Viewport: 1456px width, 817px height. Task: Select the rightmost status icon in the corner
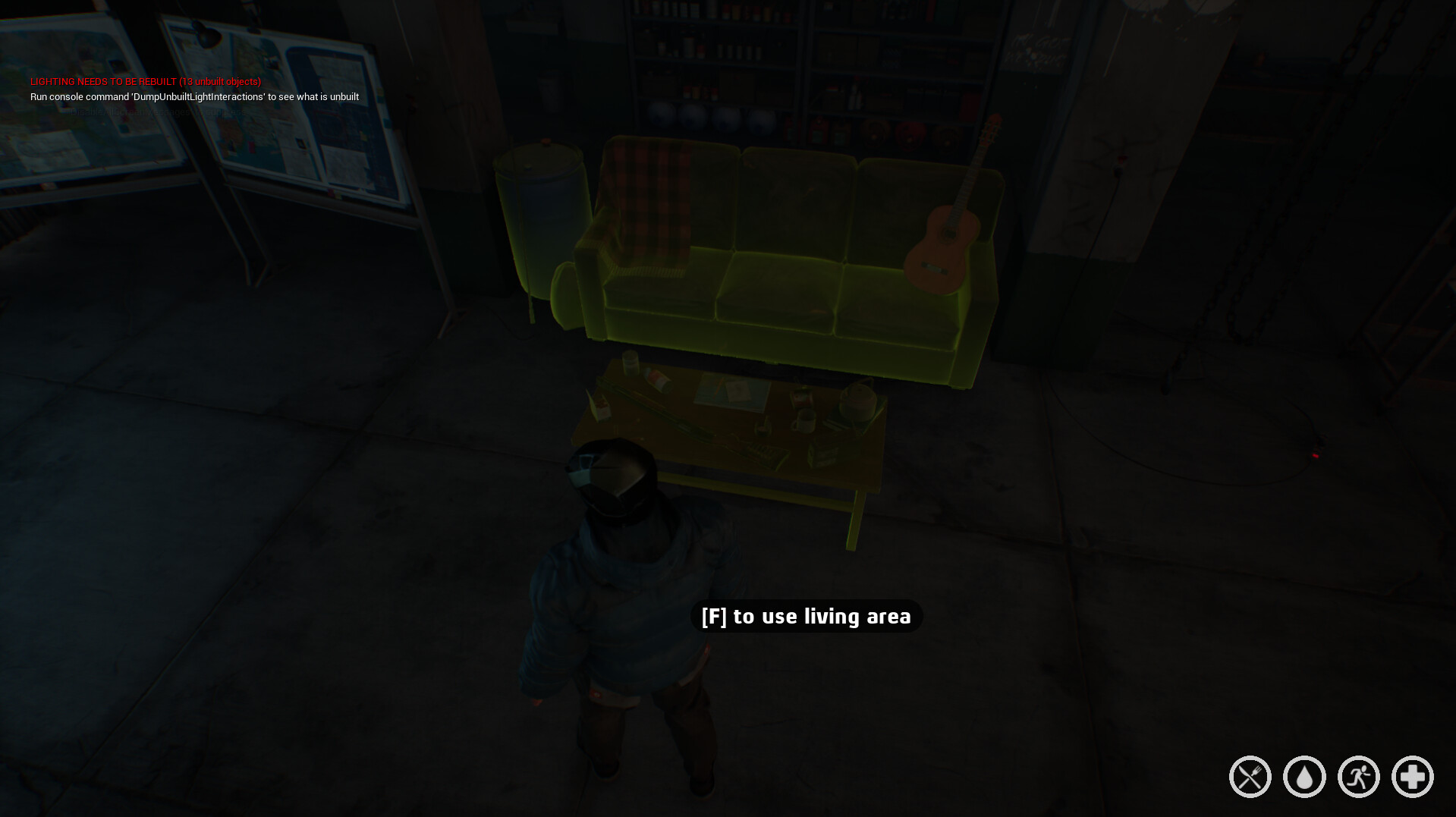(1411, 776)
